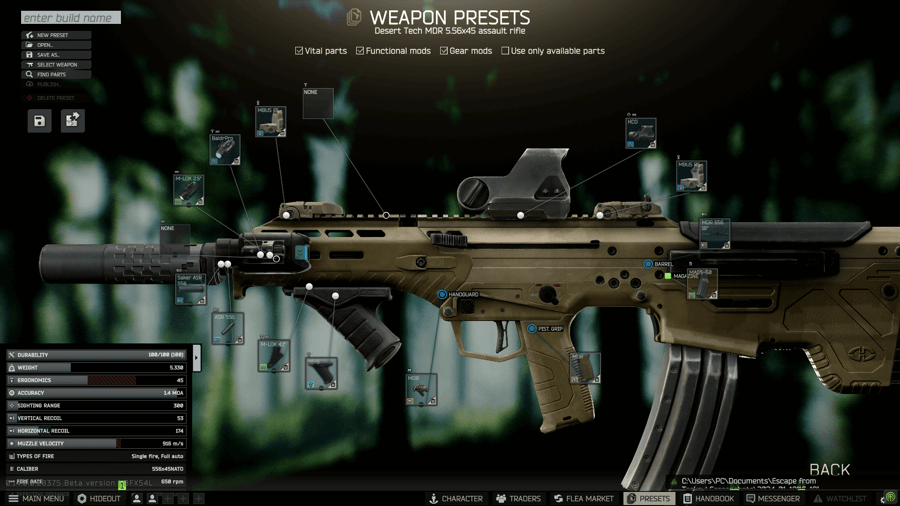900x506 pixels.
Task: Select the BaldrPro flashlight mod slot
Action: pos(225,150)
